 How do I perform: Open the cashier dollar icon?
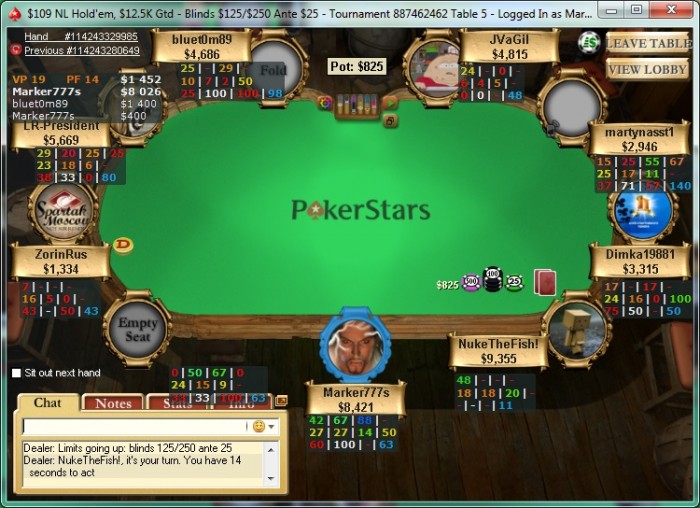click(590, 42)
